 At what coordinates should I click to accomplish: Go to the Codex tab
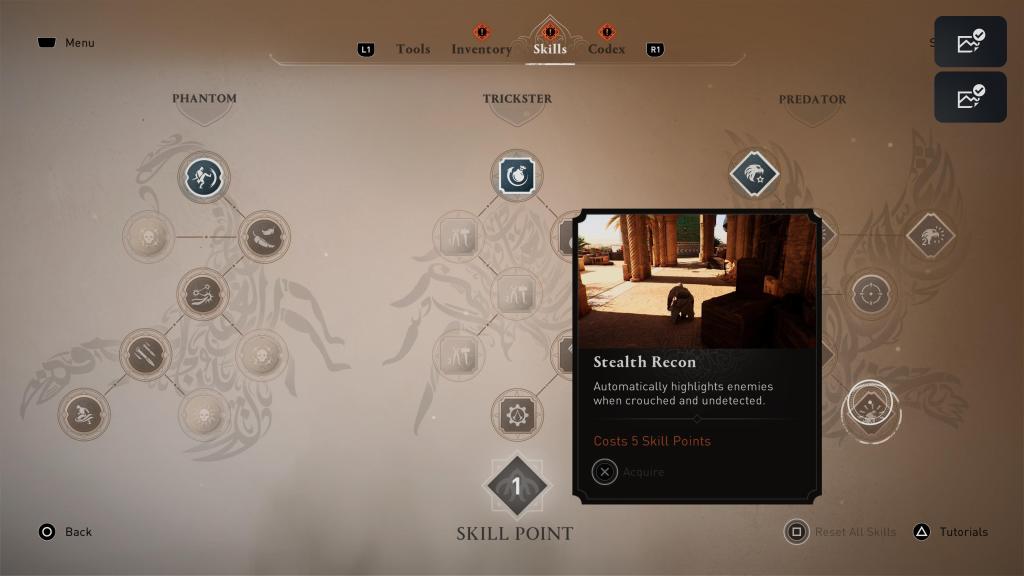pos(606,49)
